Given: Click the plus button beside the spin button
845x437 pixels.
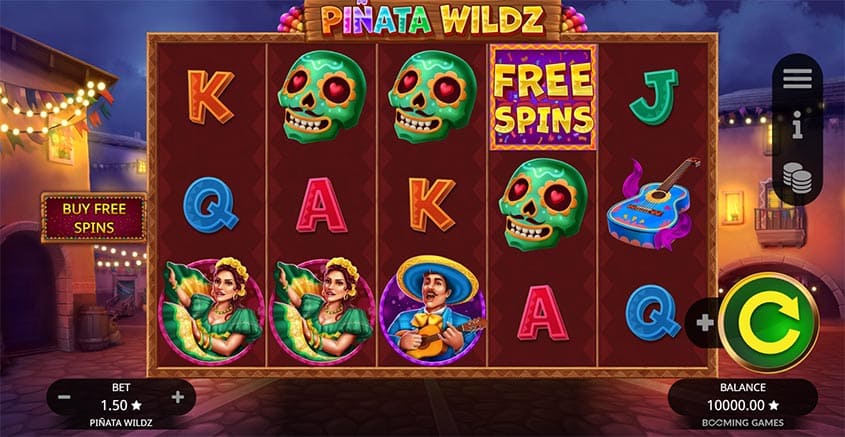Looking at the screenshot, I should point(706,323).
